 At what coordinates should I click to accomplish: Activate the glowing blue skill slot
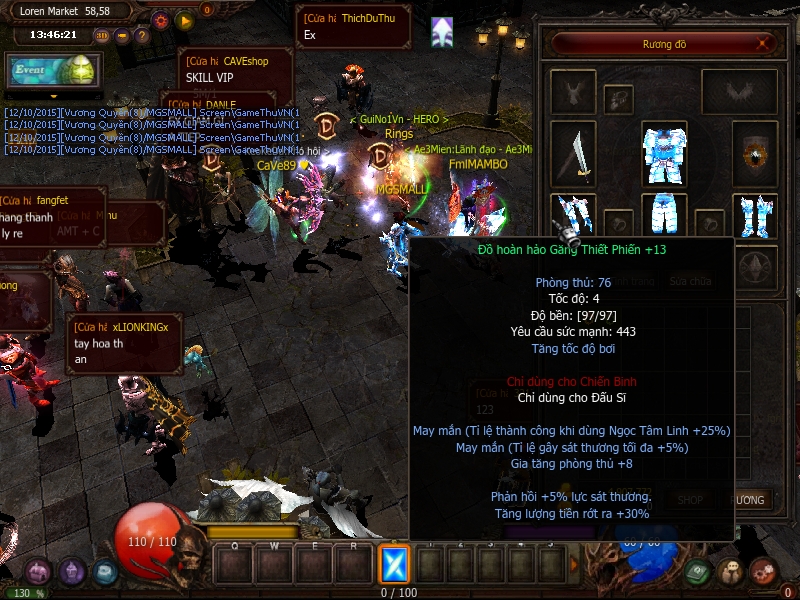pos(395,565)
